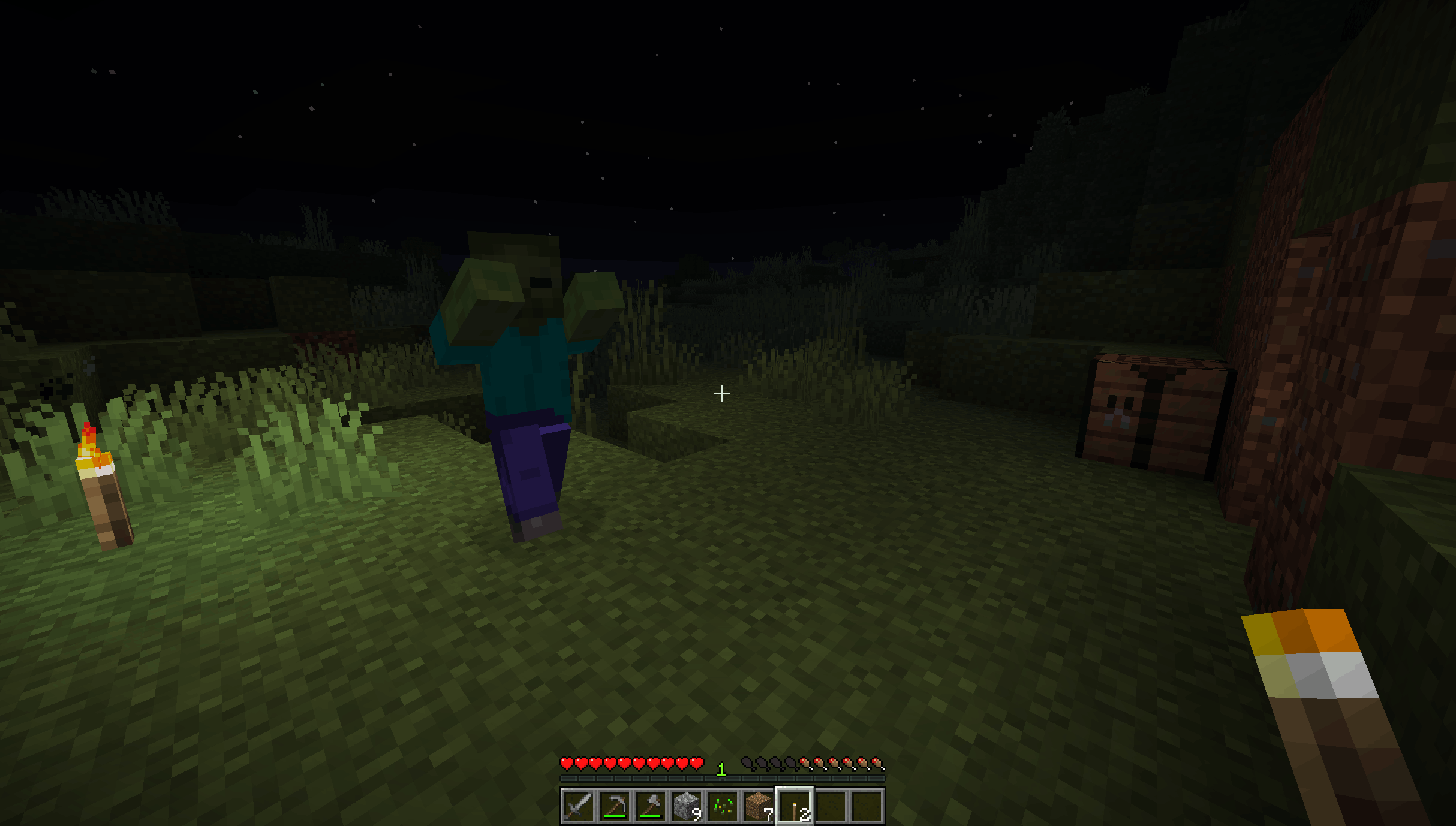This screenshot has width=1456, height=826.
Task: Pick the wheat seeds hotbar slot
Action: [723, 805]
